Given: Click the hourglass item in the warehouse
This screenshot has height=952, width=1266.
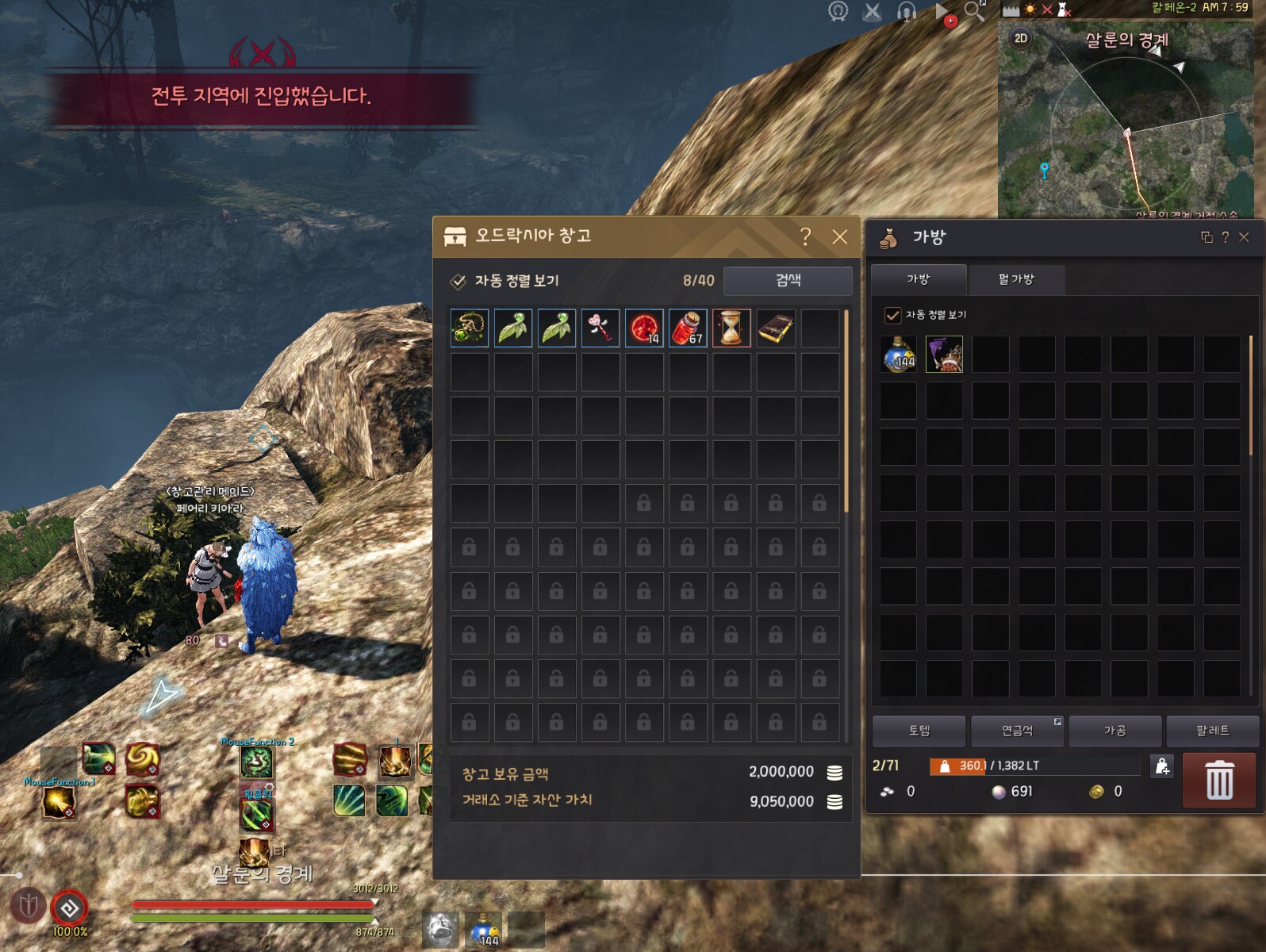Looking at the screenshot, I should (731, 328).
